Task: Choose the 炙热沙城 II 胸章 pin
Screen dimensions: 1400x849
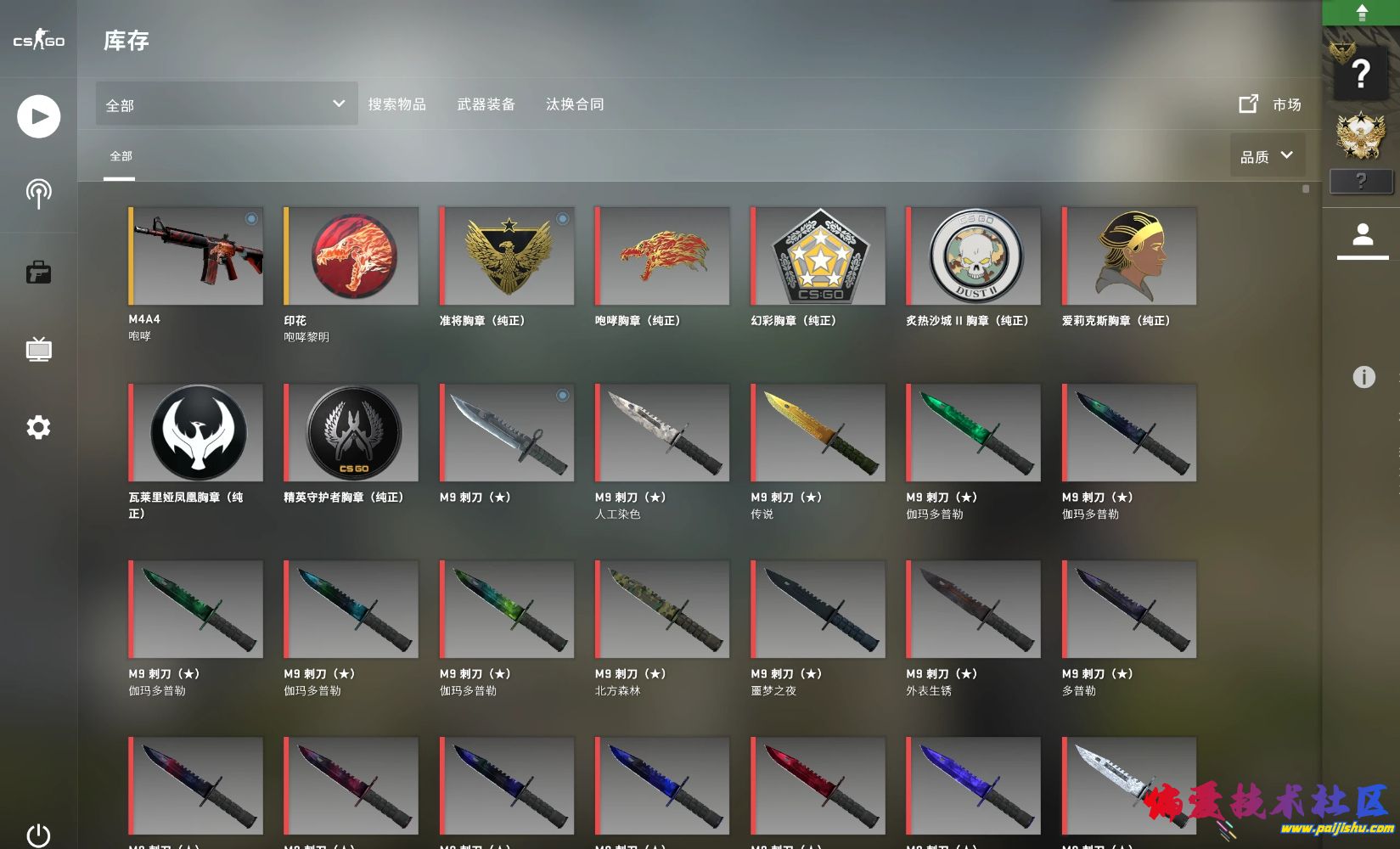Action: pyautogui.click(x=974, y=256)
